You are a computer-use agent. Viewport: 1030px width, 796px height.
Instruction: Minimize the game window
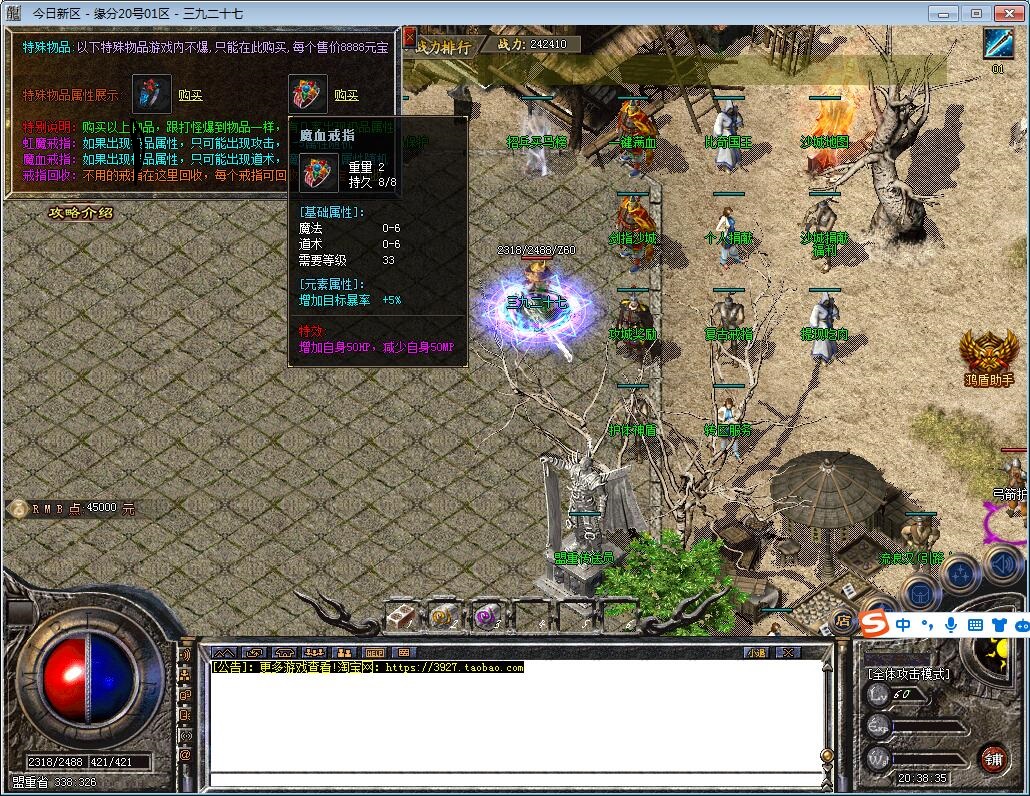(943, 13)
